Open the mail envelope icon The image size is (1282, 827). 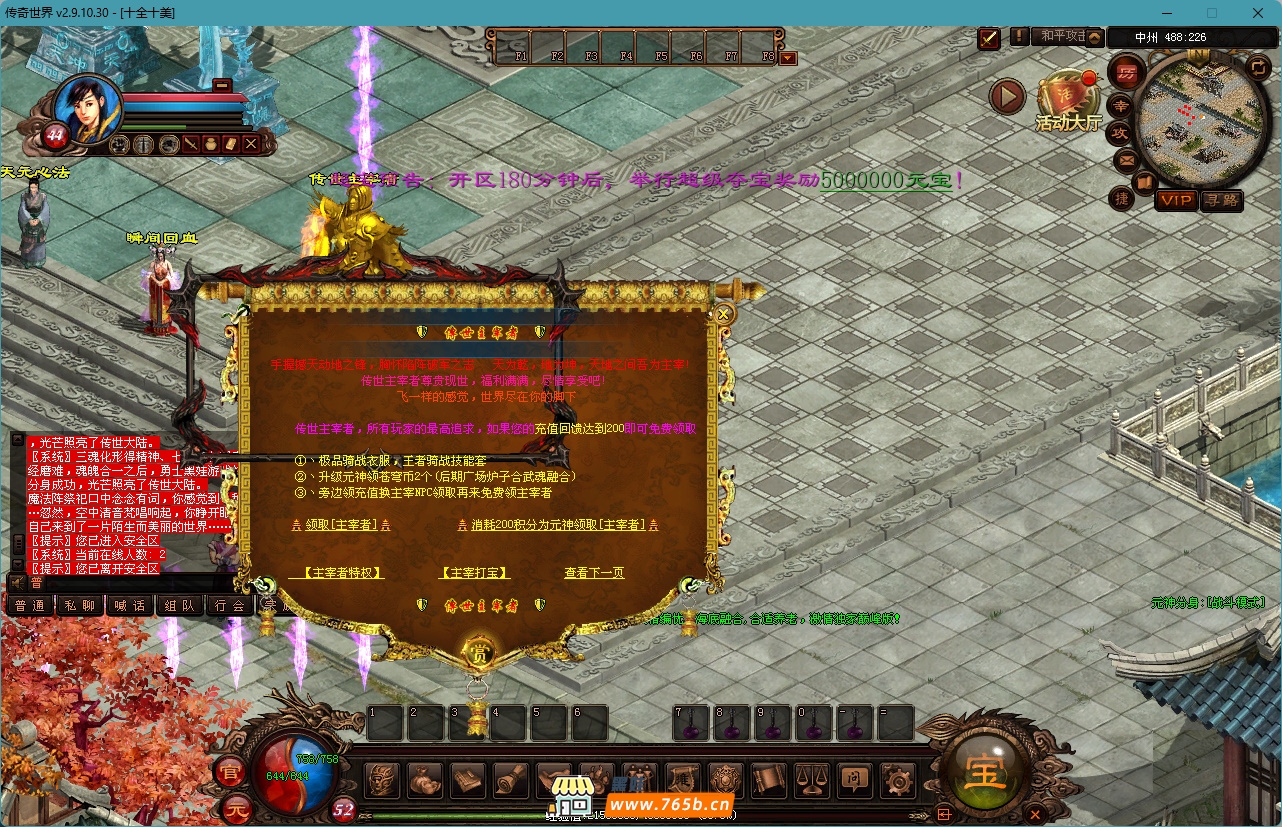(x=1126, y=159)
